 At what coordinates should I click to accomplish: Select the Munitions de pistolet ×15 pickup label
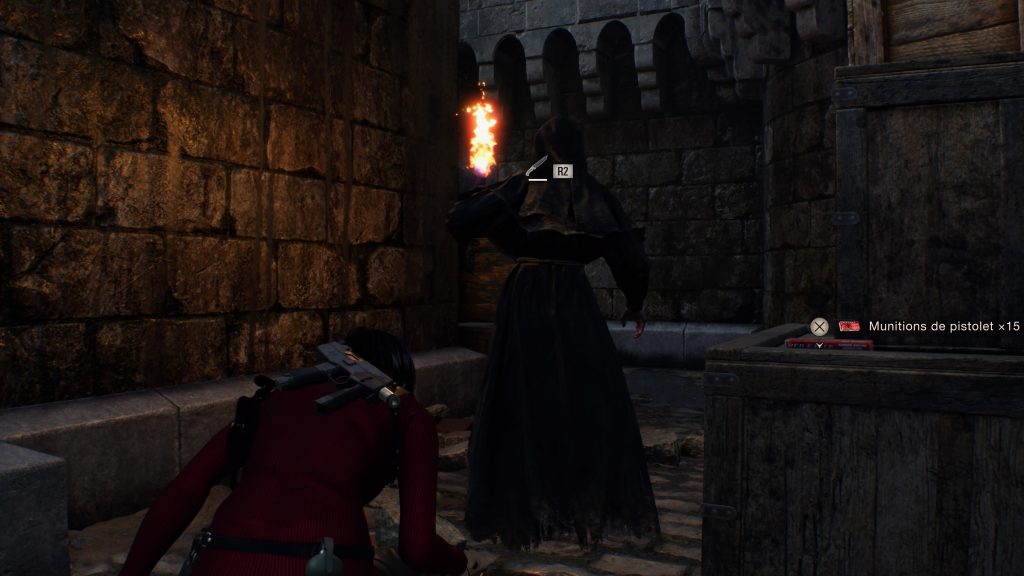point(943,326)
